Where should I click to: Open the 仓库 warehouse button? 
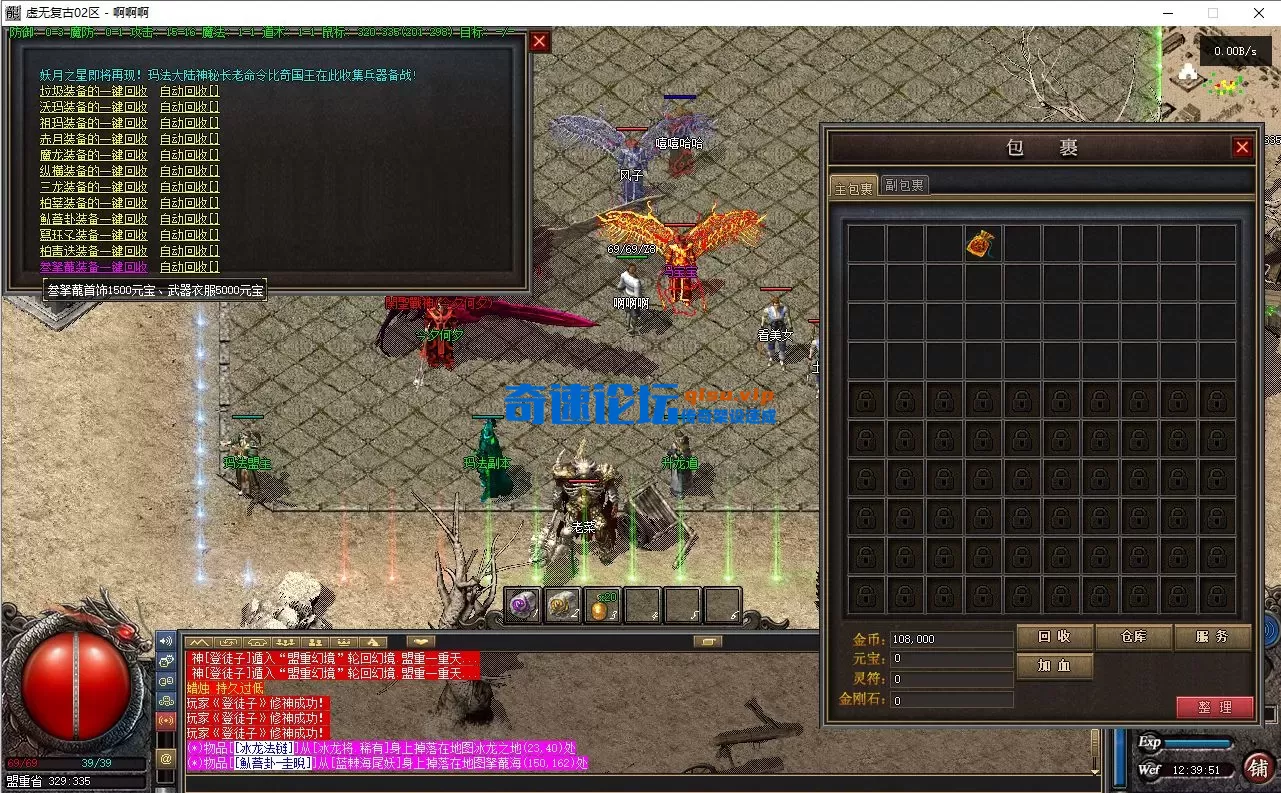click(x=1133, y=637)
